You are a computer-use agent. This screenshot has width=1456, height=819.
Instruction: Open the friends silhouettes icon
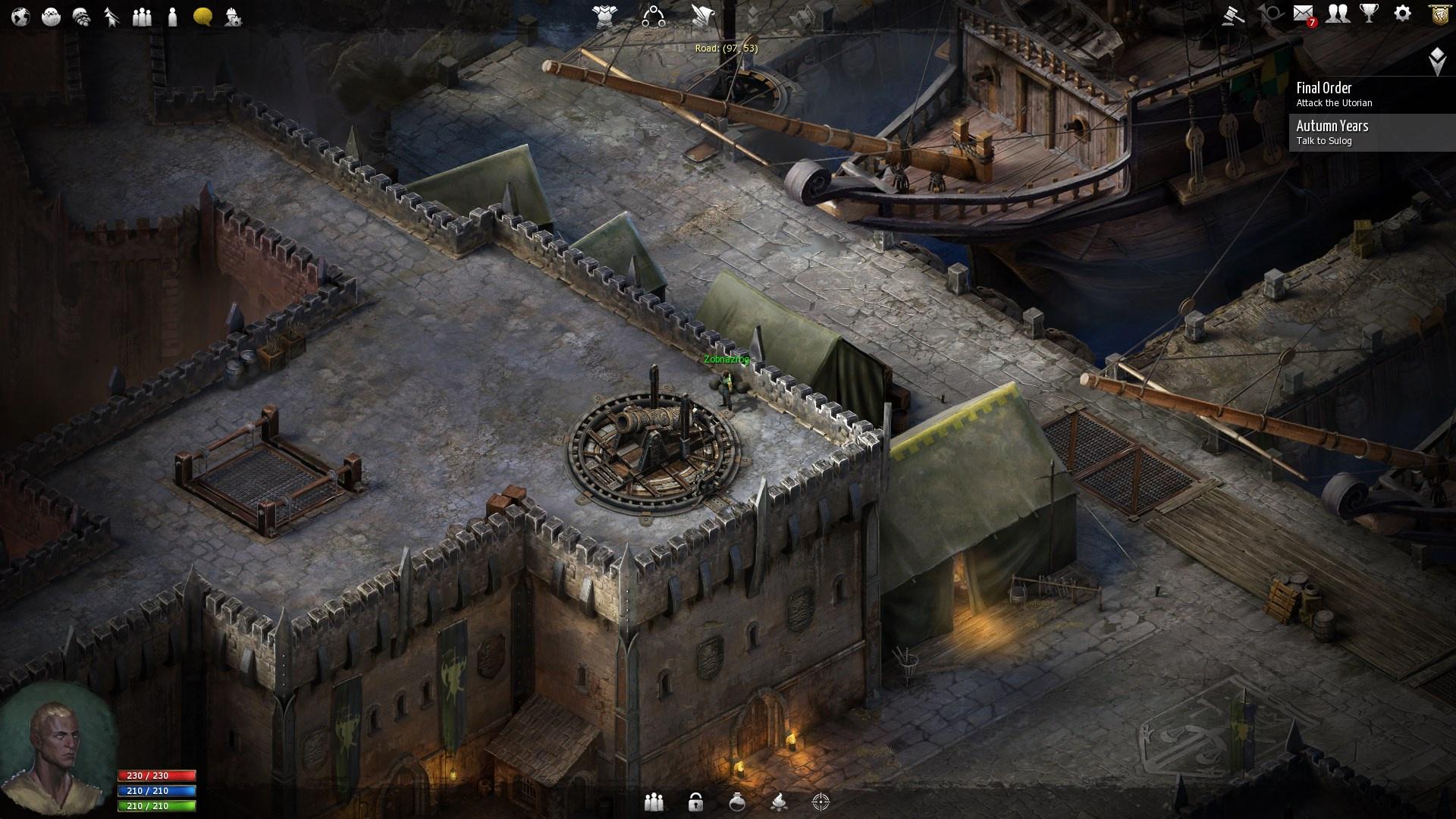click(x=1338, y=14)
